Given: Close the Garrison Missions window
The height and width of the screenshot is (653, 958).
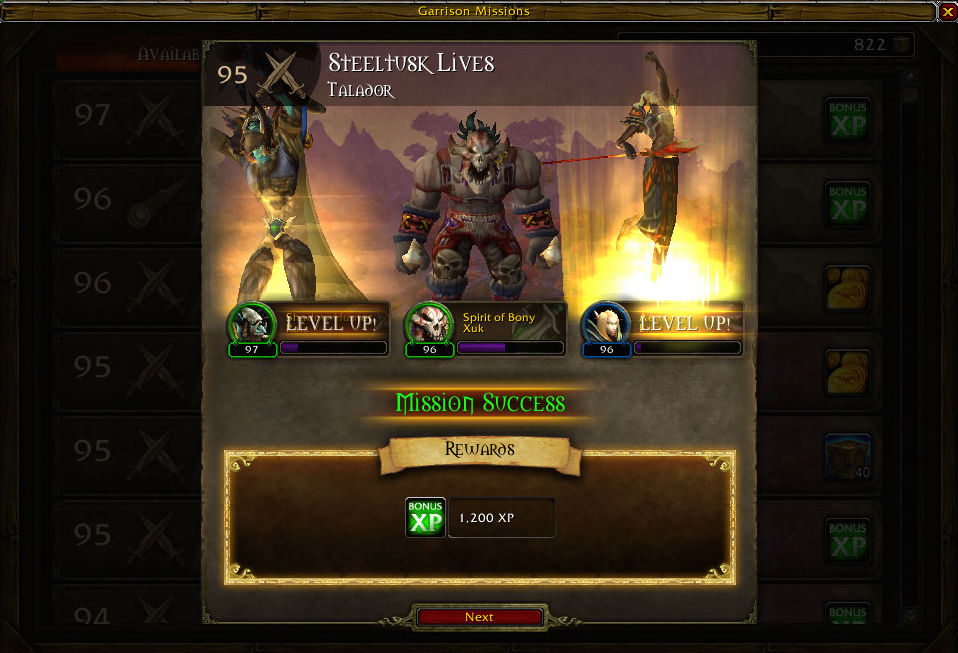Looking at the screenshot, I should [x=947, y=12].
